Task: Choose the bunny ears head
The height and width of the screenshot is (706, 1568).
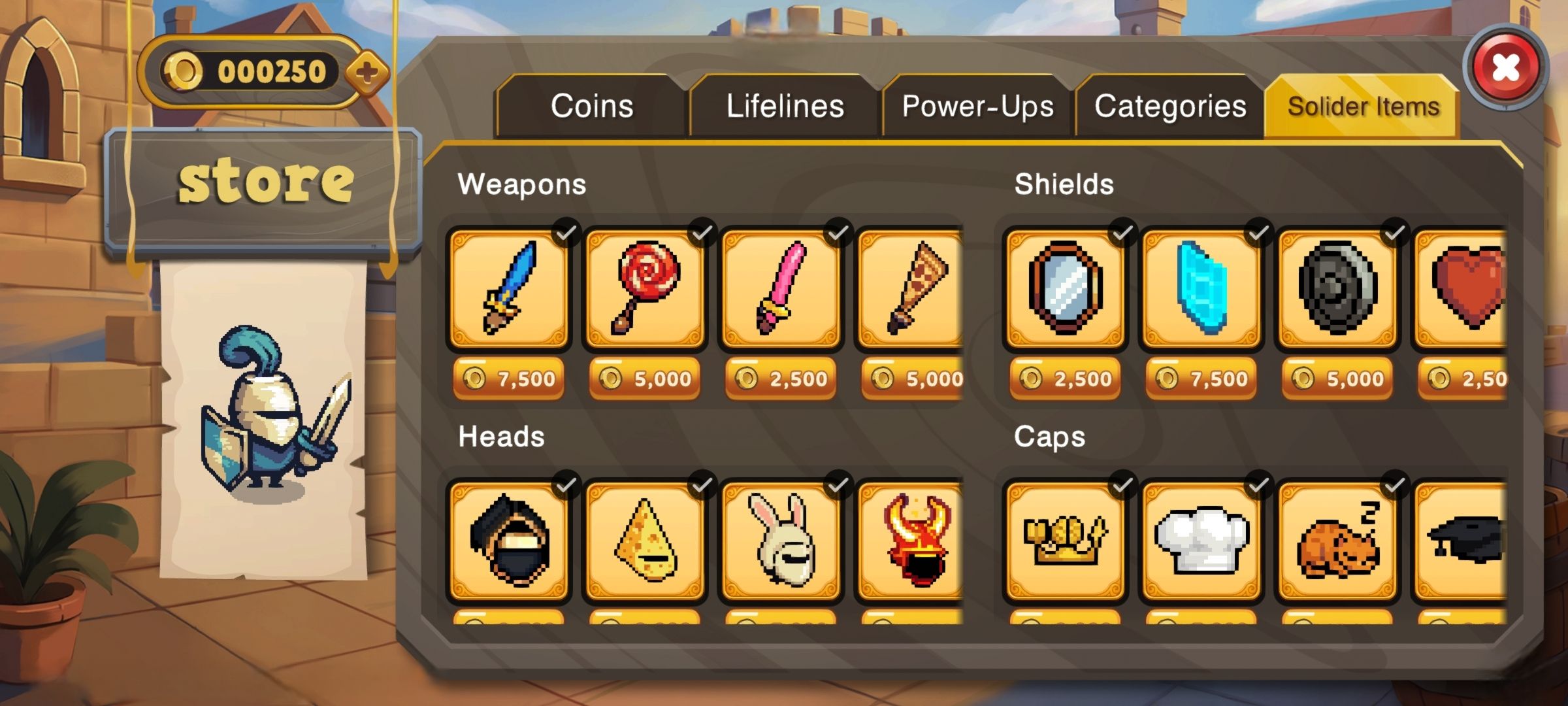Action: 781,541
